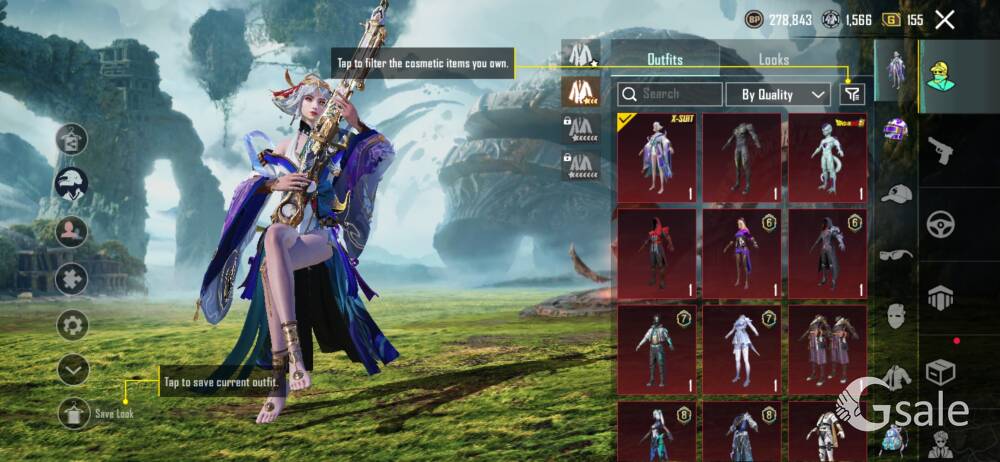1000x462 pixels.
Task: Select the red hooded outfit
Action: point(657,253)
